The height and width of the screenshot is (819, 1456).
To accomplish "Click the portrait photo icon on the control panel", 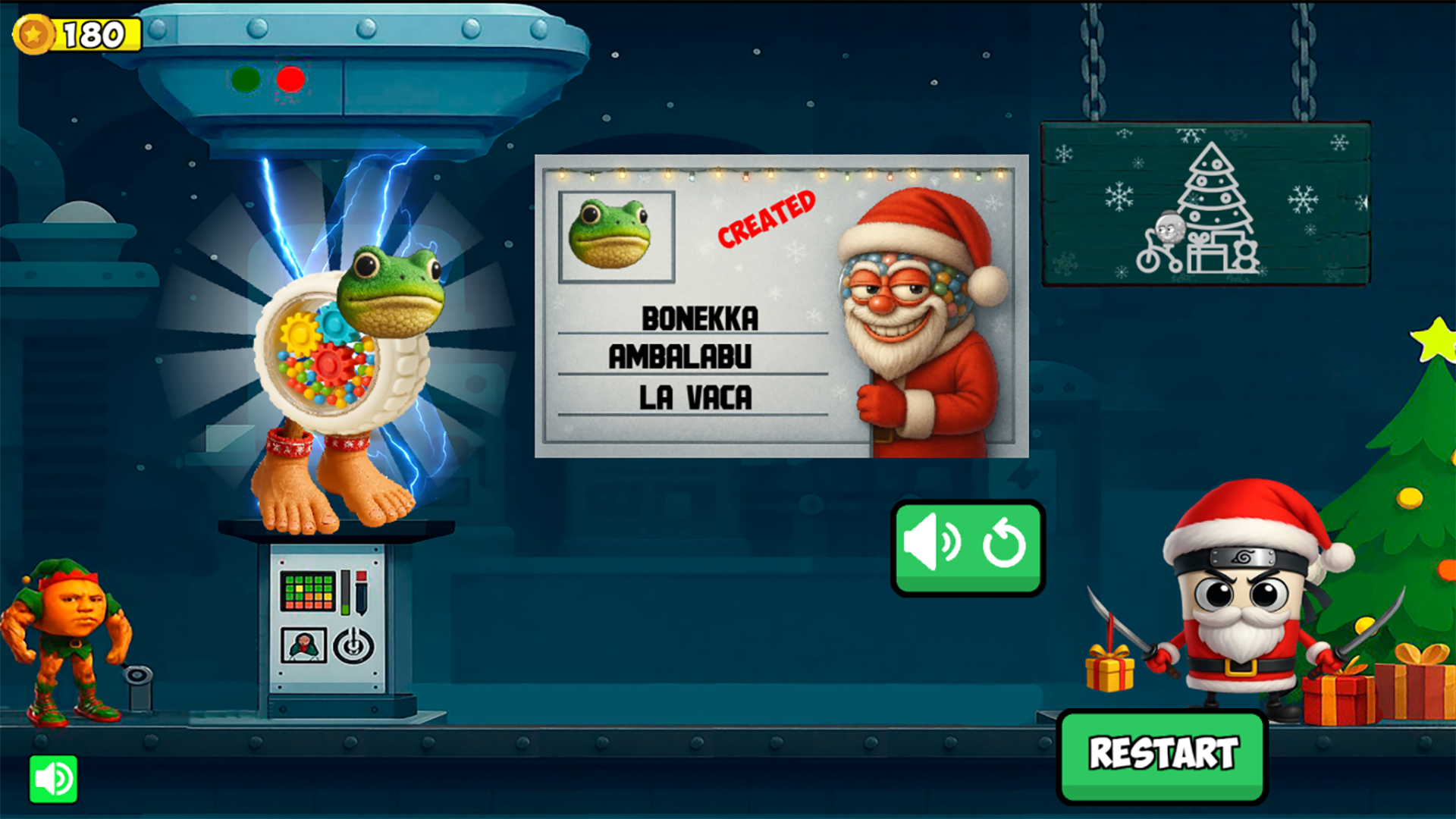I will click(x=303, y=645).
